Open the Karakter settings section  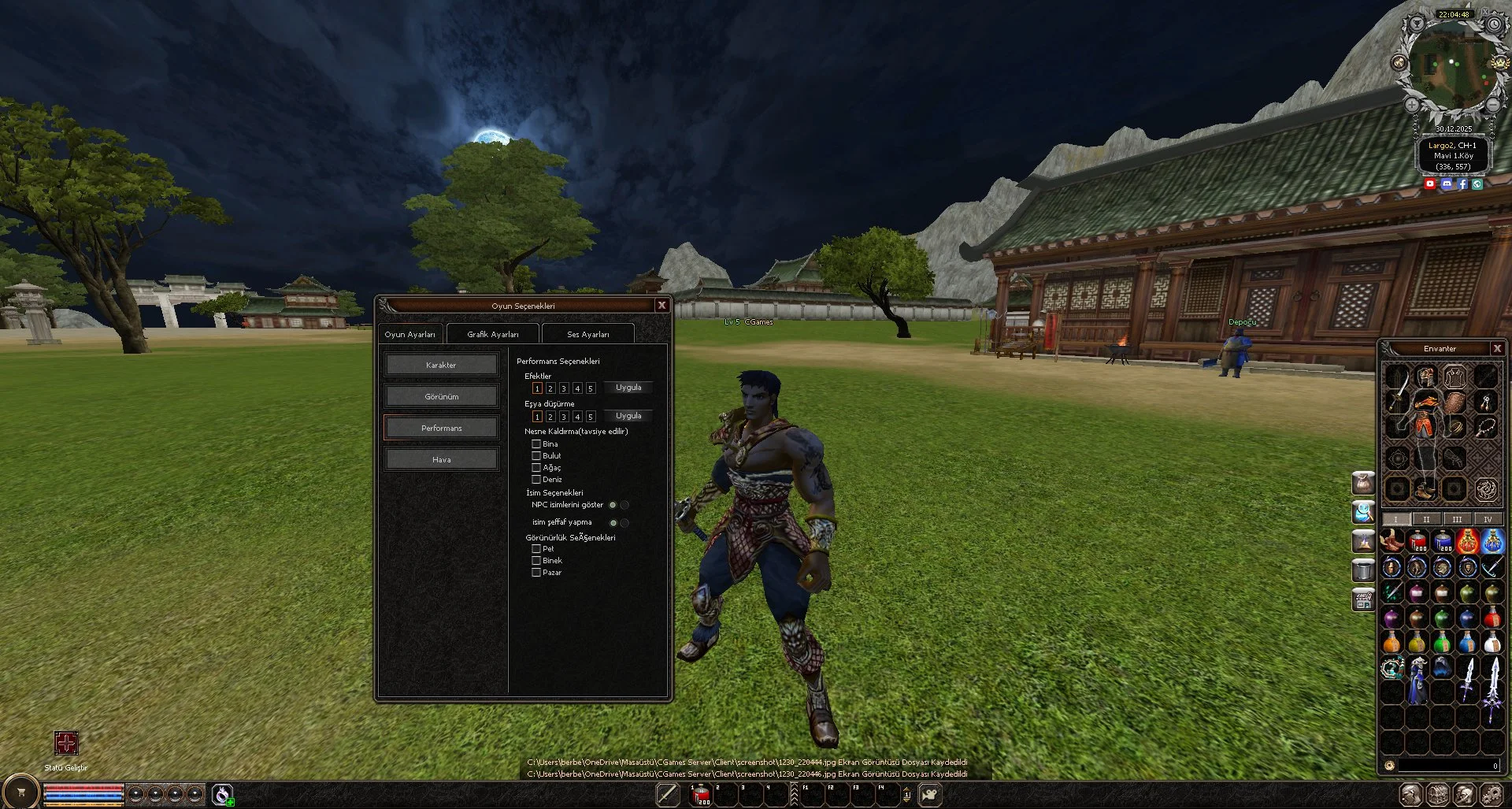(441, 365)
